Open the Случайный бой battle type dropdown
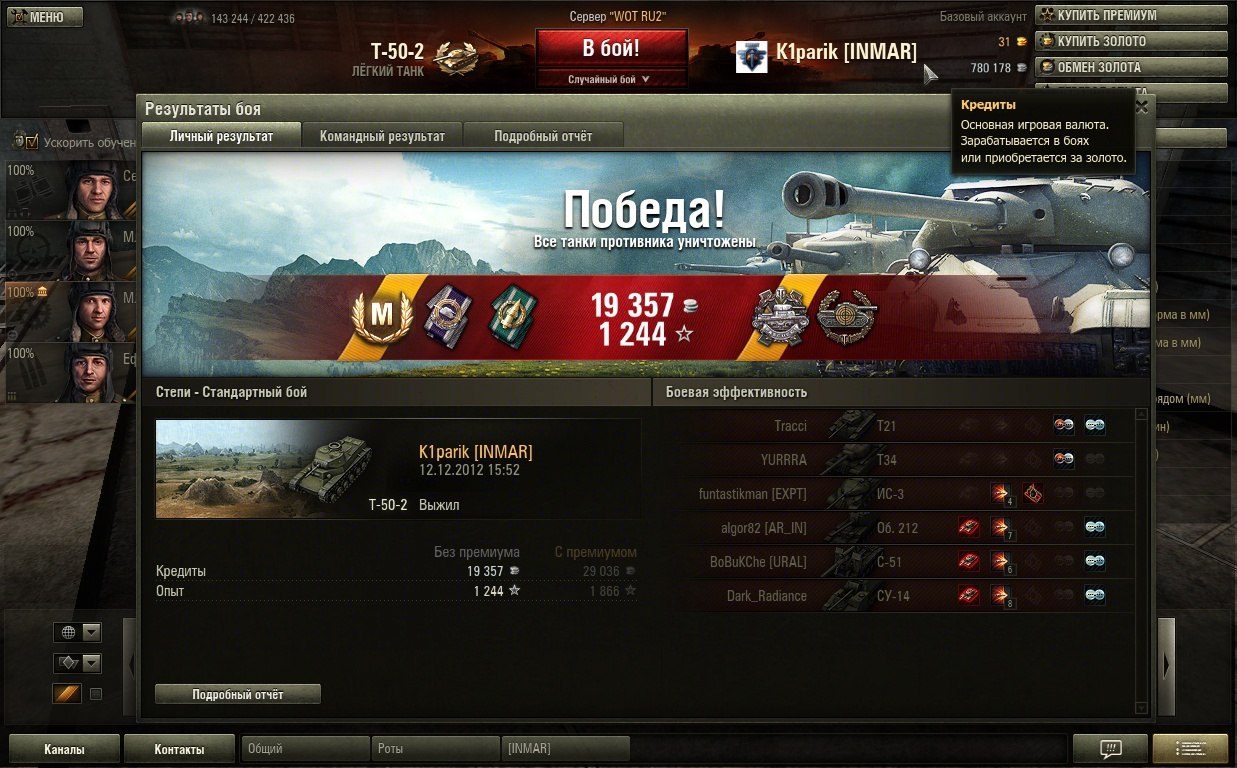The width and height of the screenshot is (1237, 768). tap(611, 79)
